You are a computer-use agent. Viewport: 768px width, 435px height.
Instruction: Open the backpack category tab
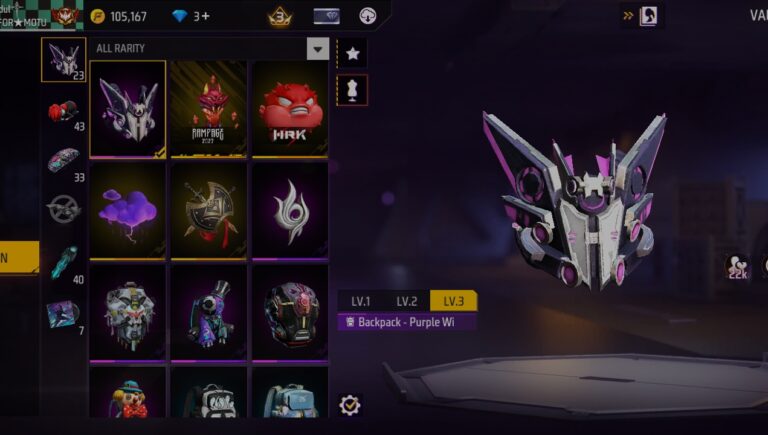click(x=63, y=59)
